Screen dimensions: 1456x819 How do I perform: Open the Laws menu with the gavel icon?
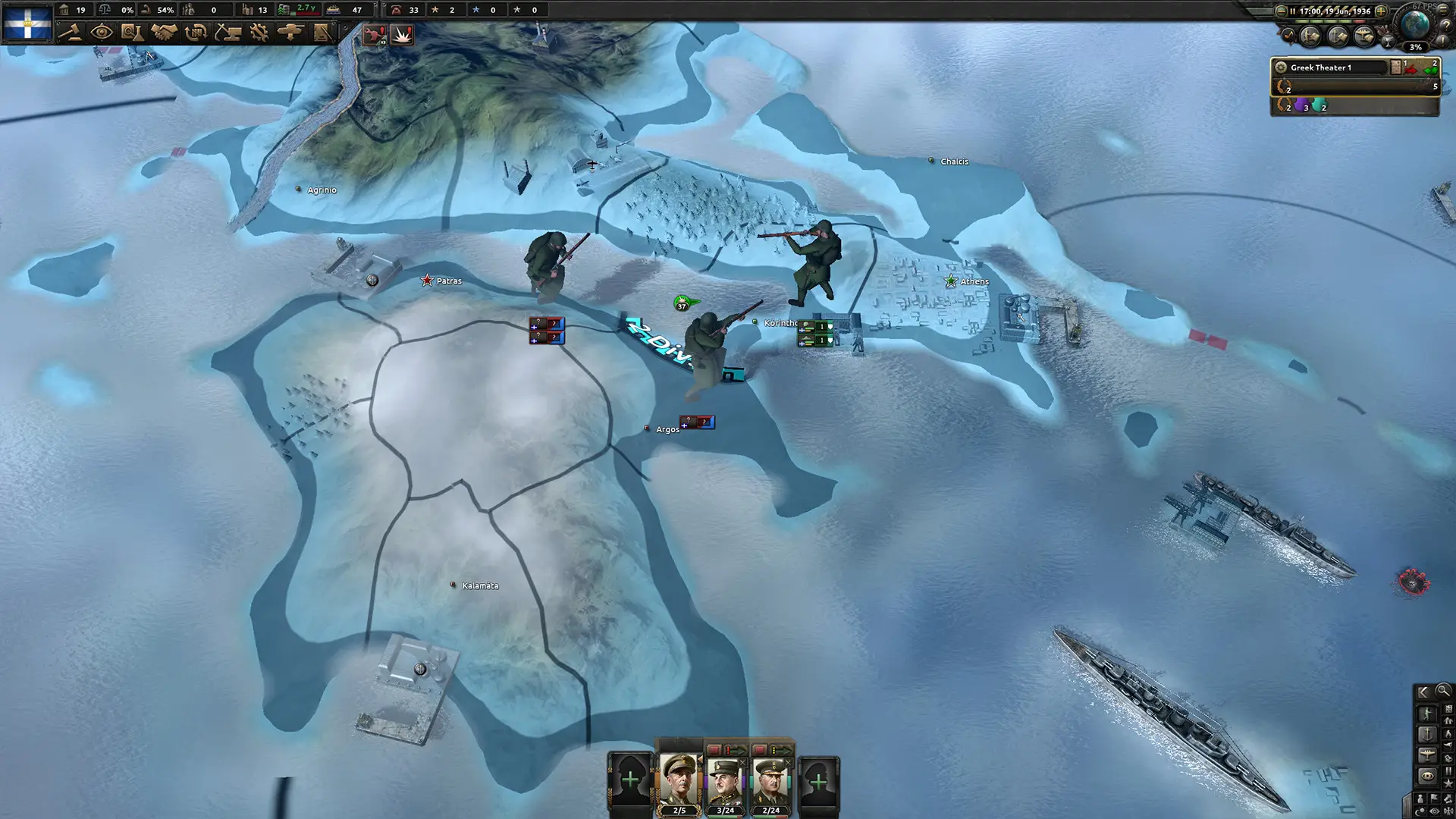pyautogui.click(x=71, y=32)
